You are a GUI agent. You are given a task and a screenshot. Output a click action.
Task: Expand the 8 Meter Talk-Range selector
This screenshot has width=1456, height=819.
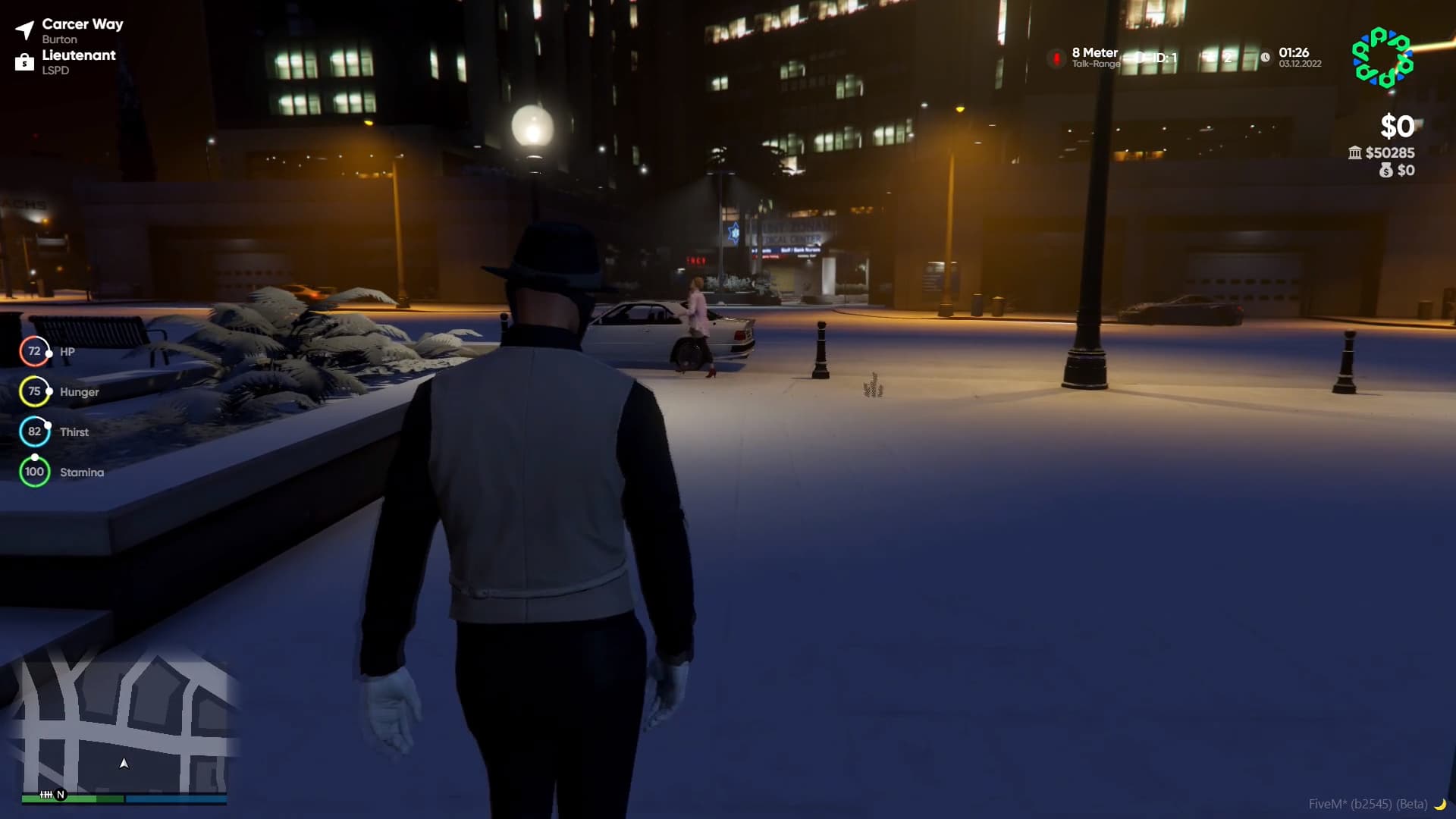tap(1094, 57)
